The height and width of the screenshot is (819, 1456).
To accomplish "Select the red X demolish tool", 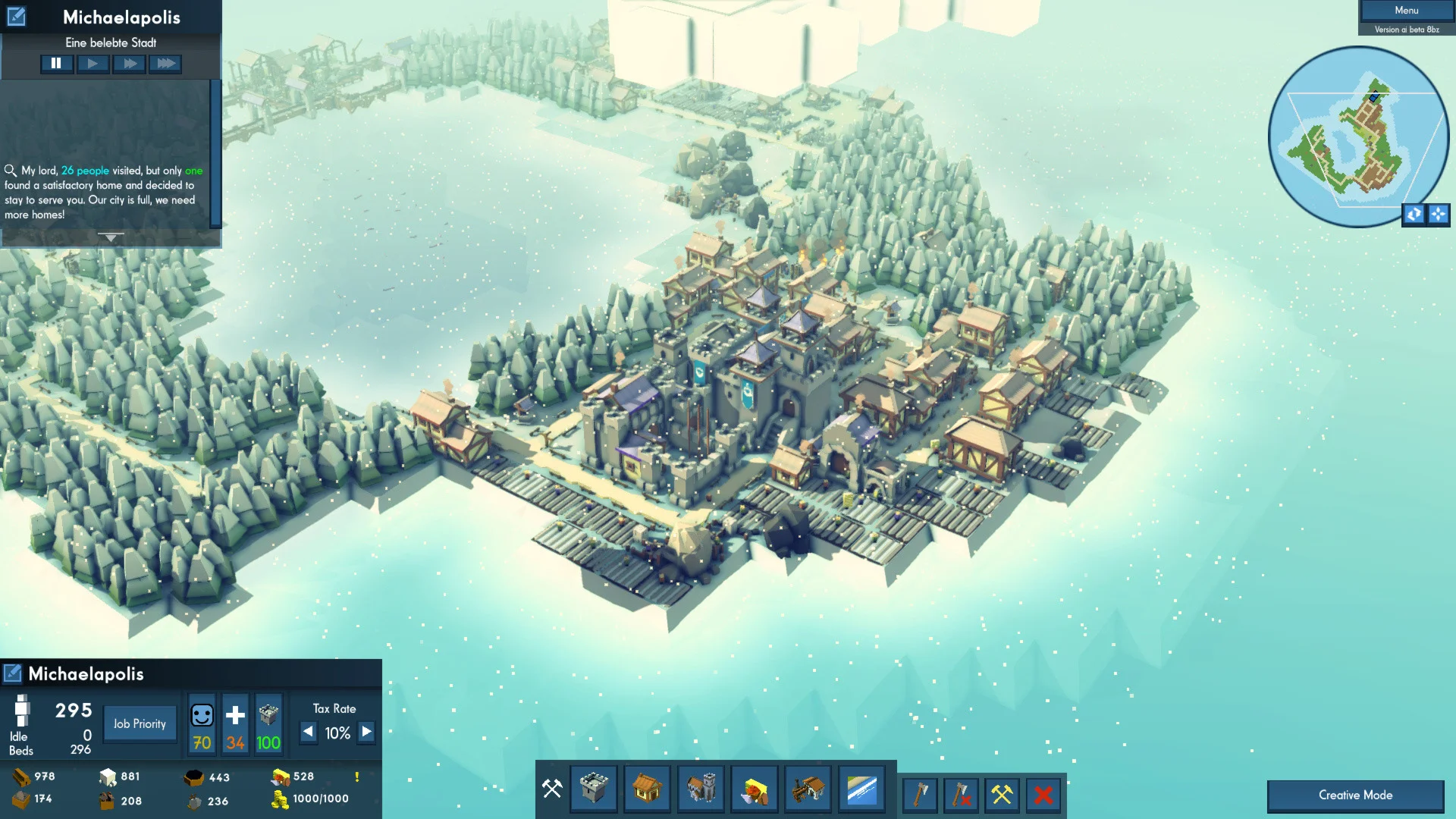I will [1043, 795].
